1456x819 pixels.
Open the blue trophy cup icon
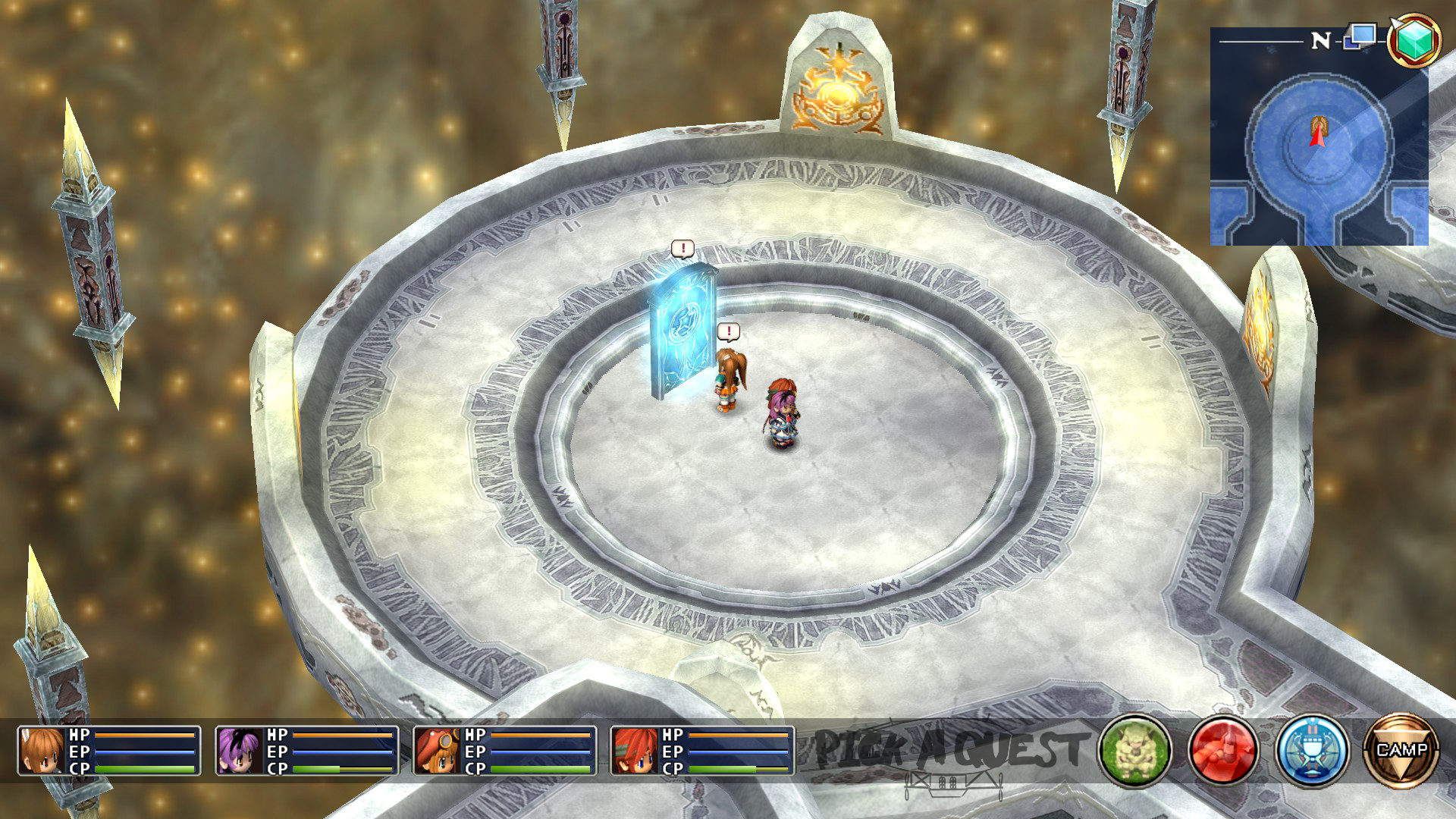1312,750
